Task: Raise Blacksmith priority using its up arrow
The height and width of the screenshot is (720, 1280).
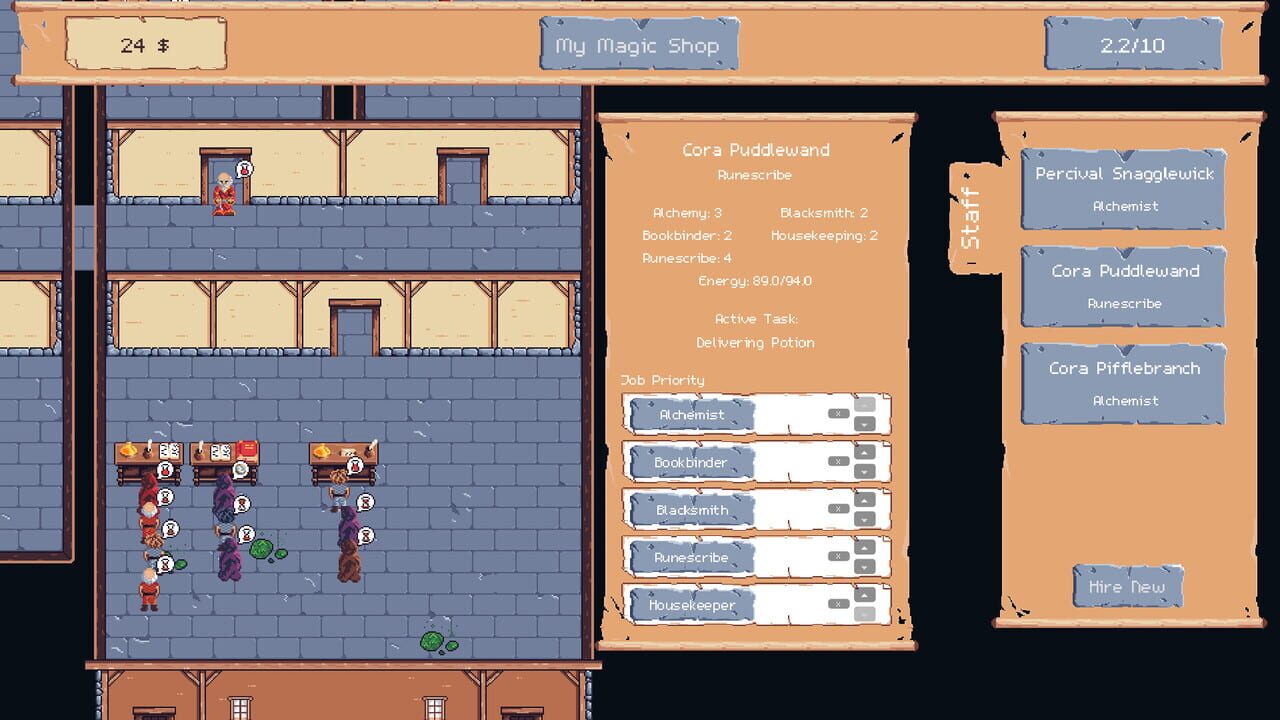Action: (864, 500)
